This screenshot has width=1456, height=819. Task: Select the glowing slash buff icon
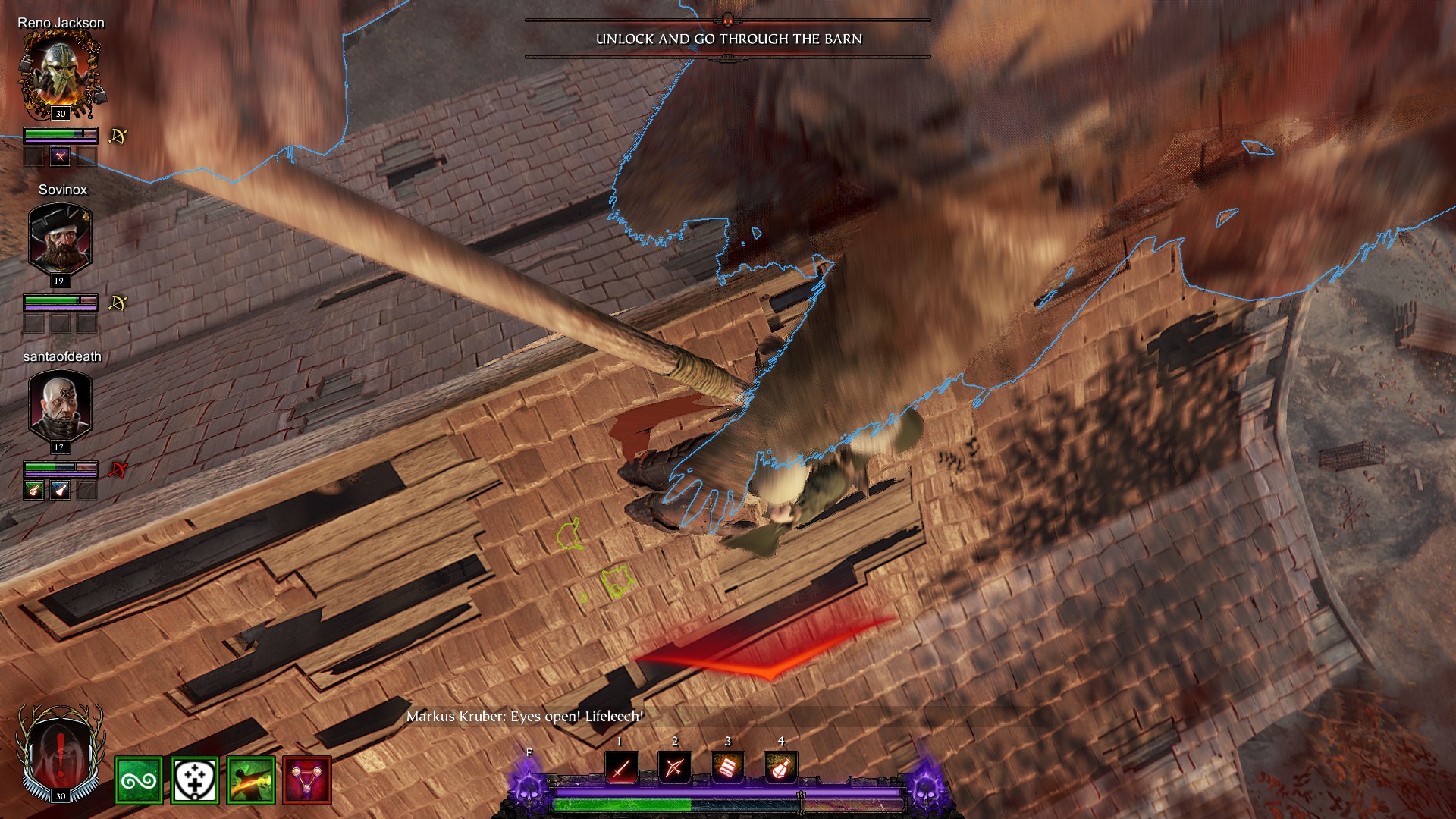click(x=251, y=780)
